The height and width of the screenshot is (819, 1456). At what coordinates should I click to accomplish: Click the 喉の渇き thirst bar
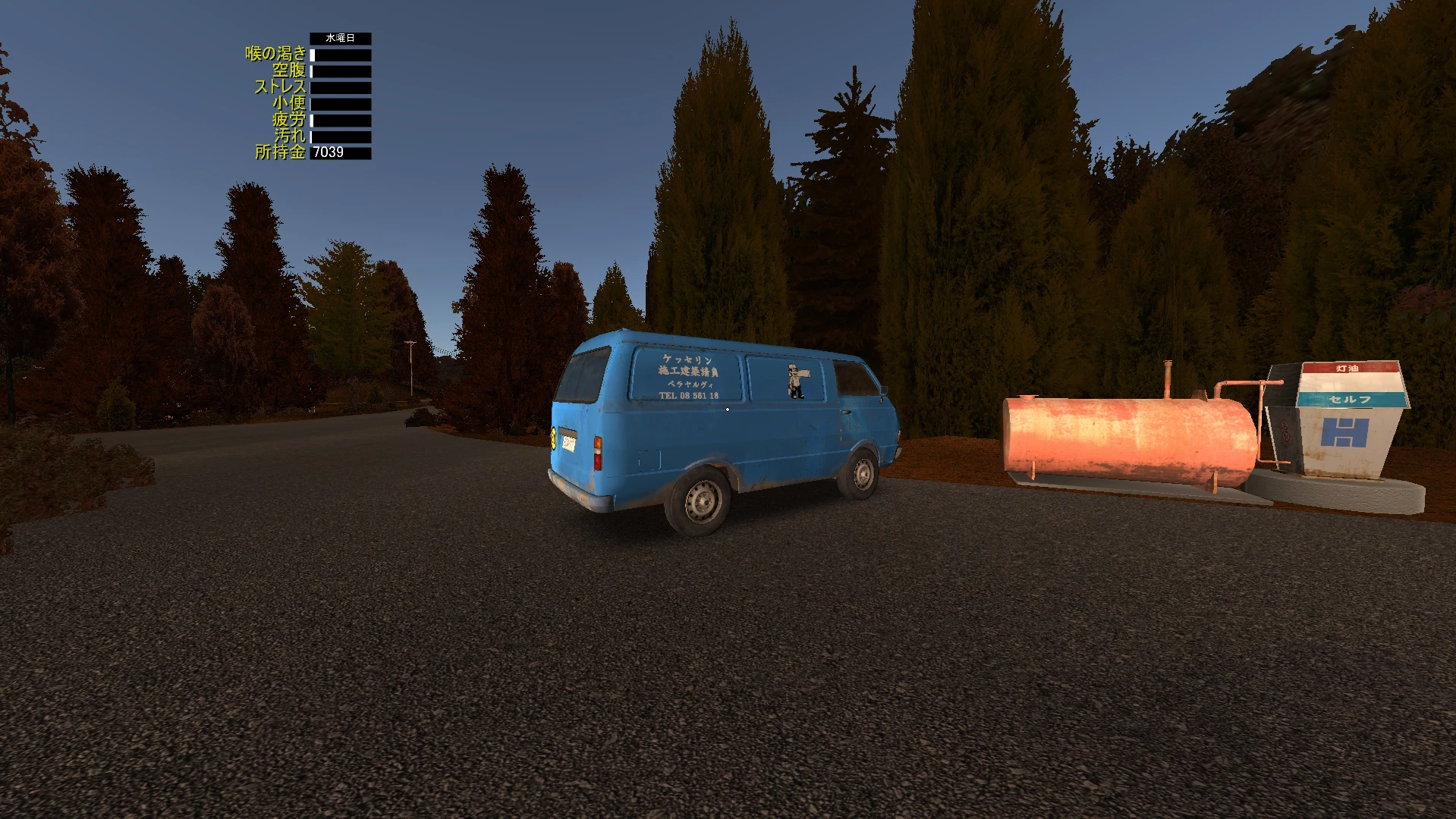[341, 55]
